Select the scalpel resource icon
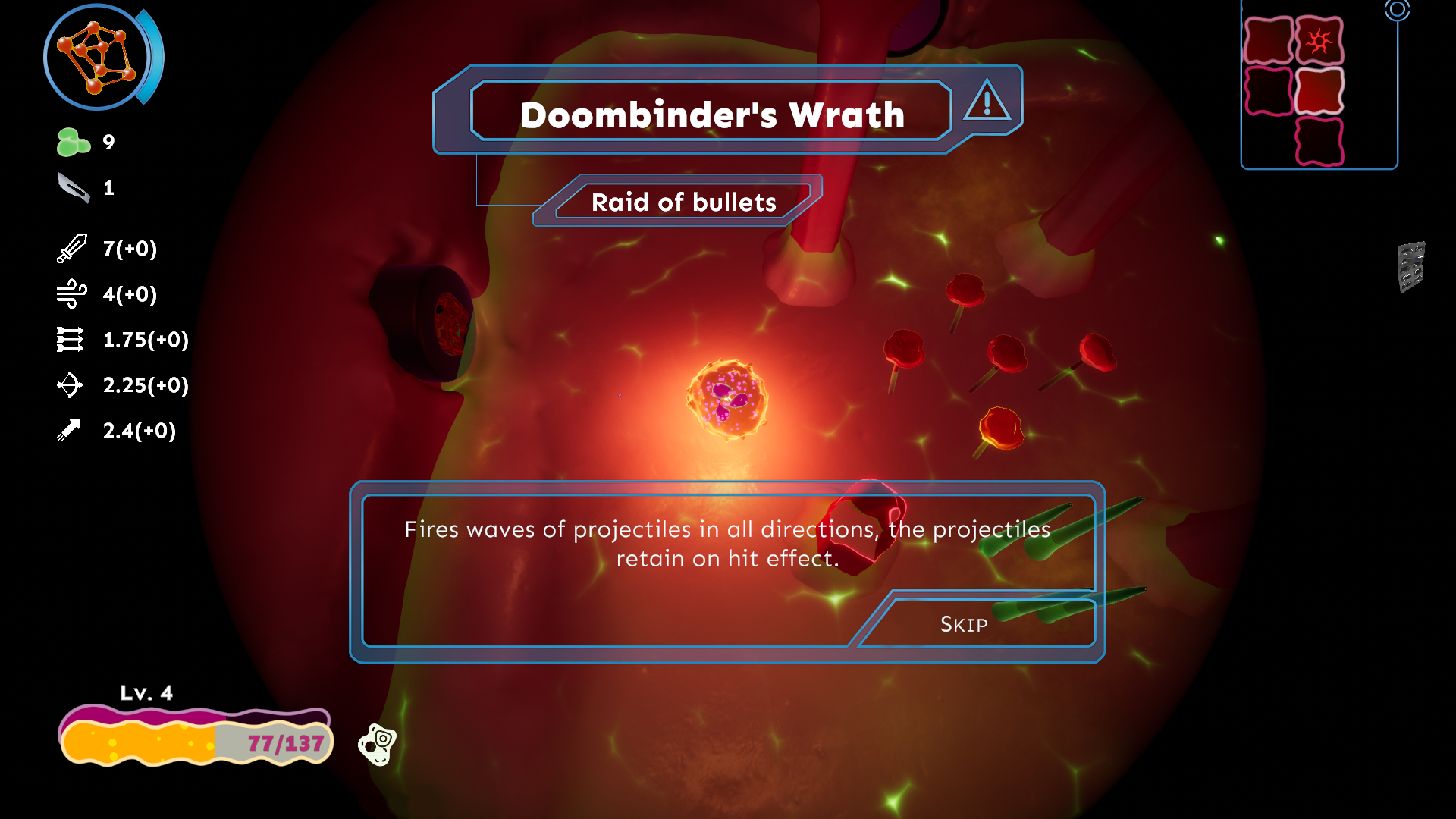The image size is (1456, 819). click(72, 187)
